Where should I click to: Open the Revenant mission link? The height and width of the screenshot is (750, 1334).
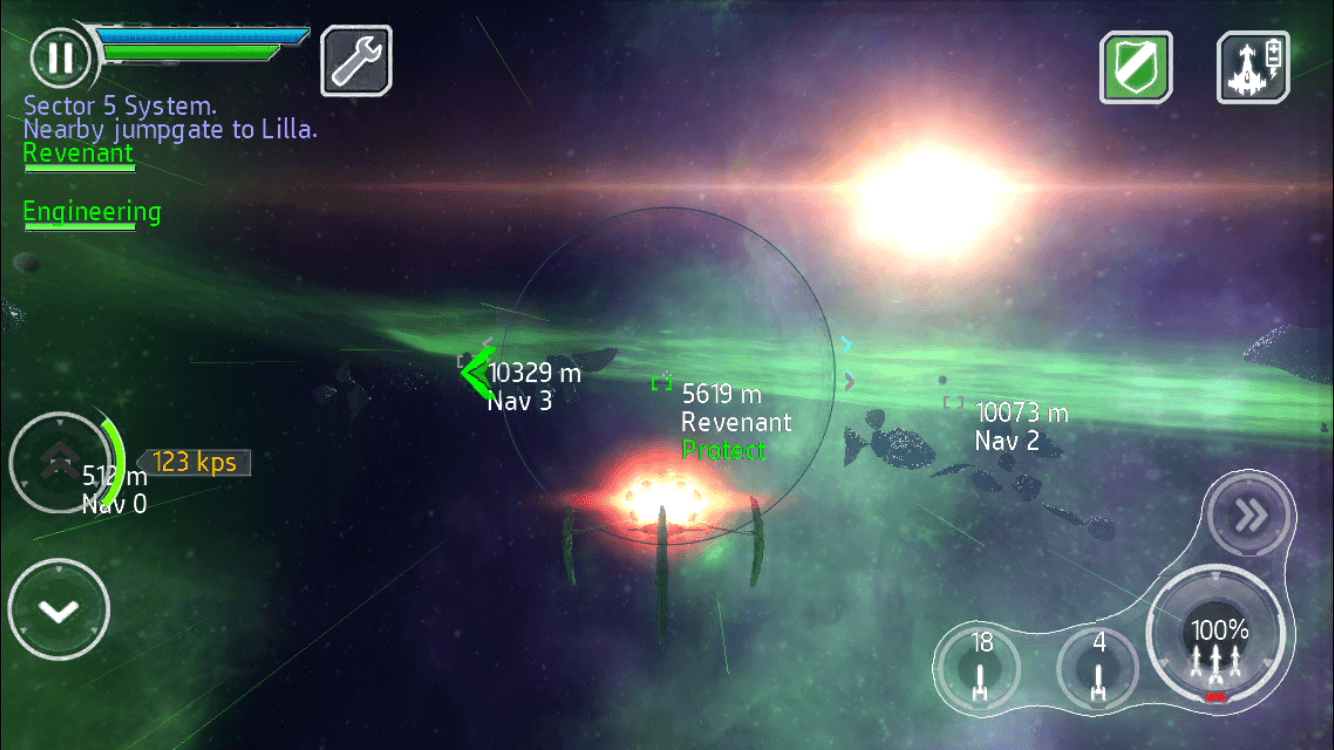pos(79,152)
